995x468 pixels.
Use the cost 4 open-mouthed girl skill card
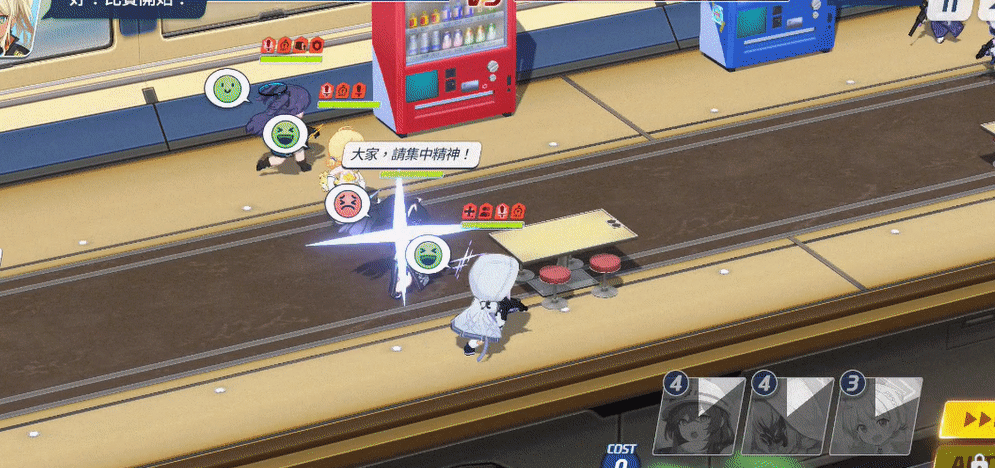[x=699, y=416]
